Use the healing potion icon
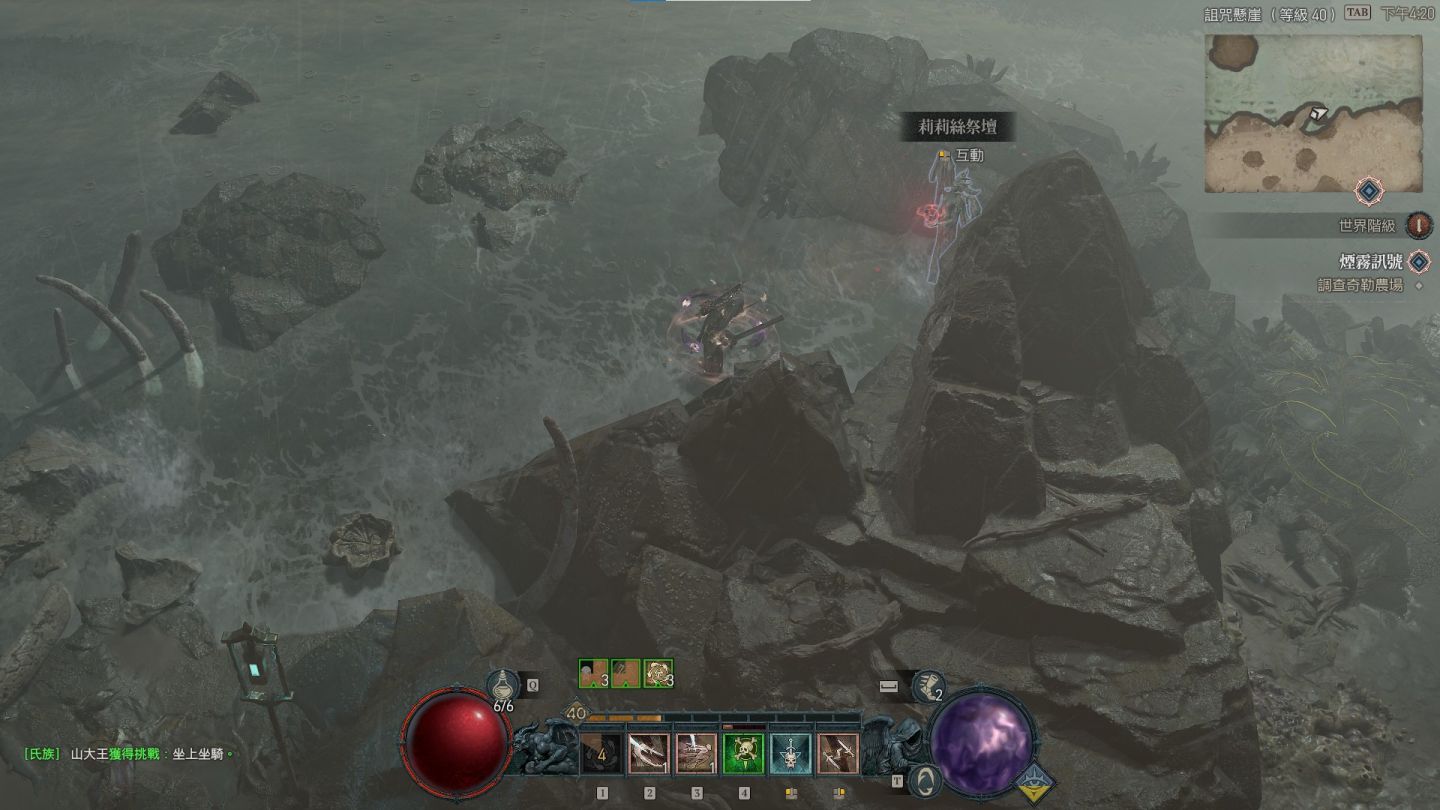This screenshot has width=1440, height=810. point(502,688)
